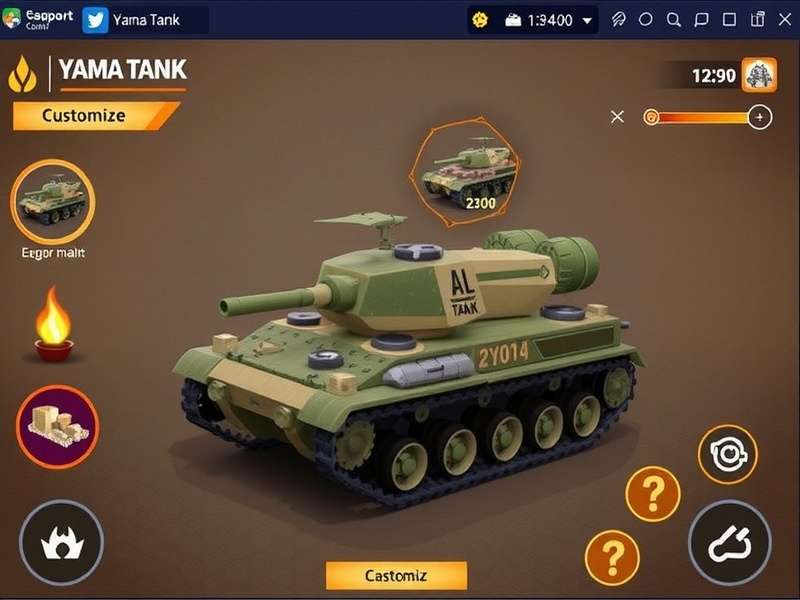Viewport: 800px width, 600px height.
Task: Click the Castomiz button
Action: tap(396, 575)
